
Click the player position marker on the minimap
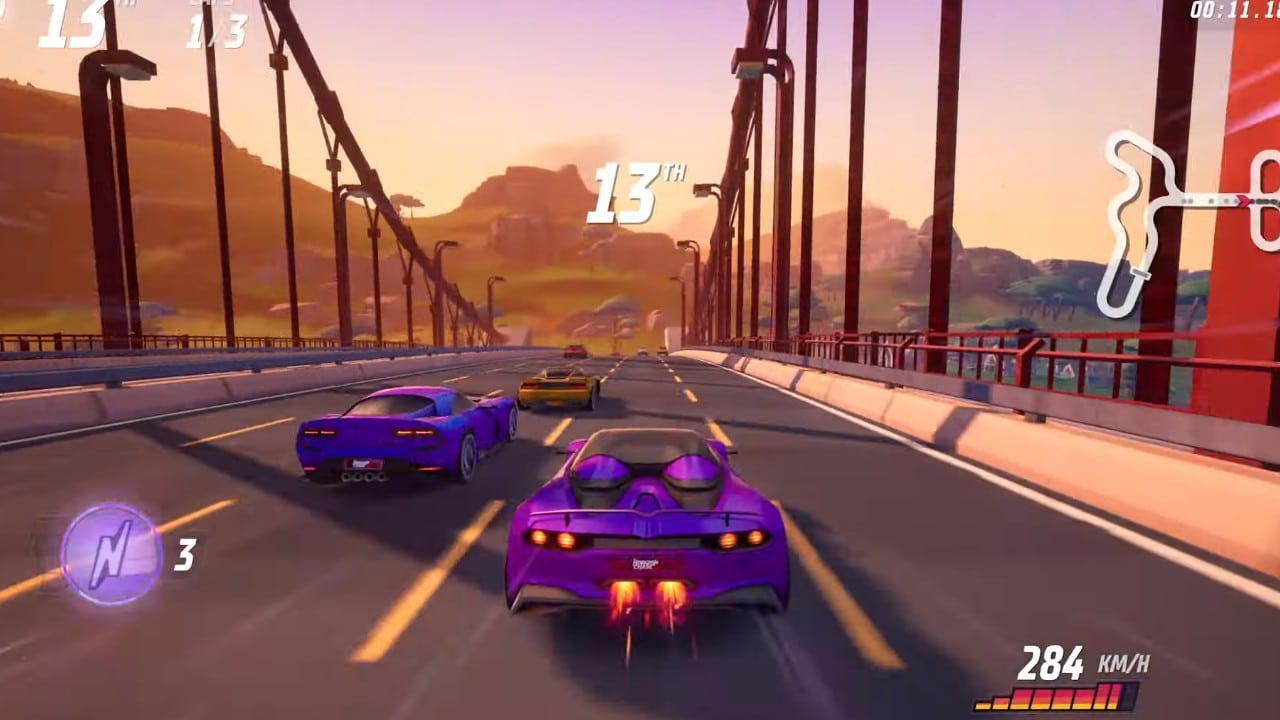click(x=1243, y=199)
